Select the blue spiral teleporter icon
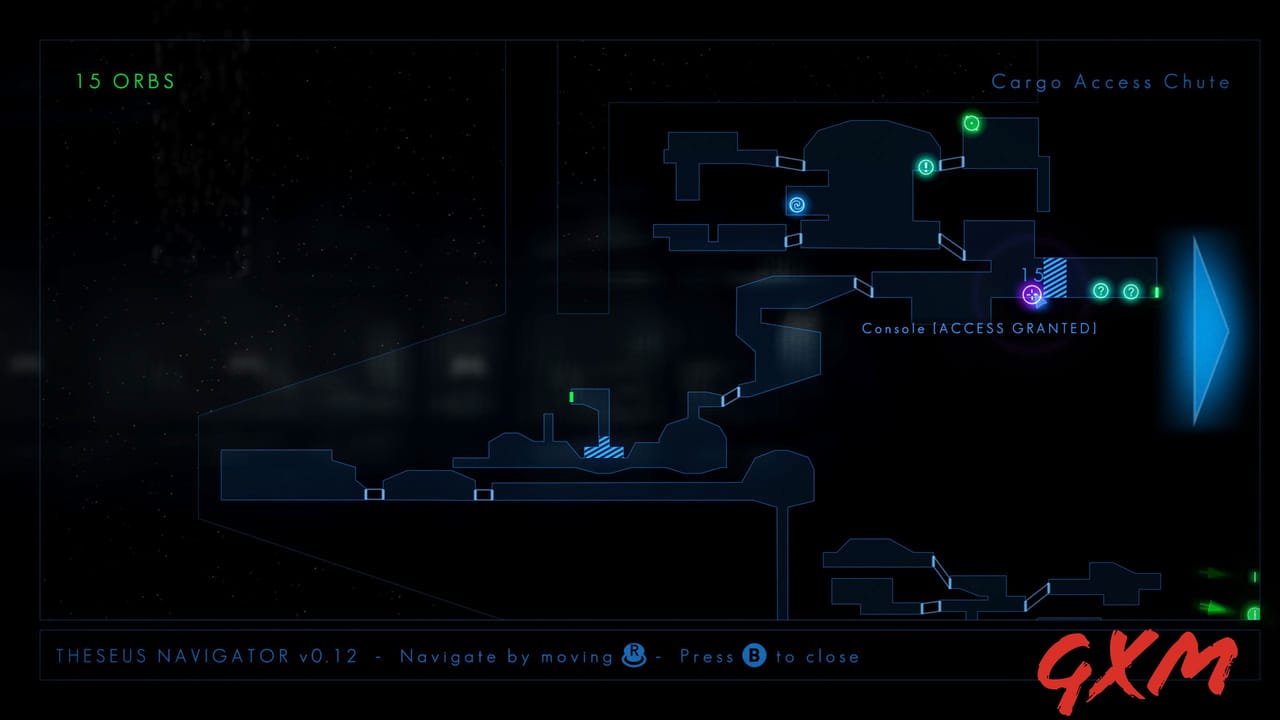This screenshot has height=720, width=1280. (x=797, y=204)
